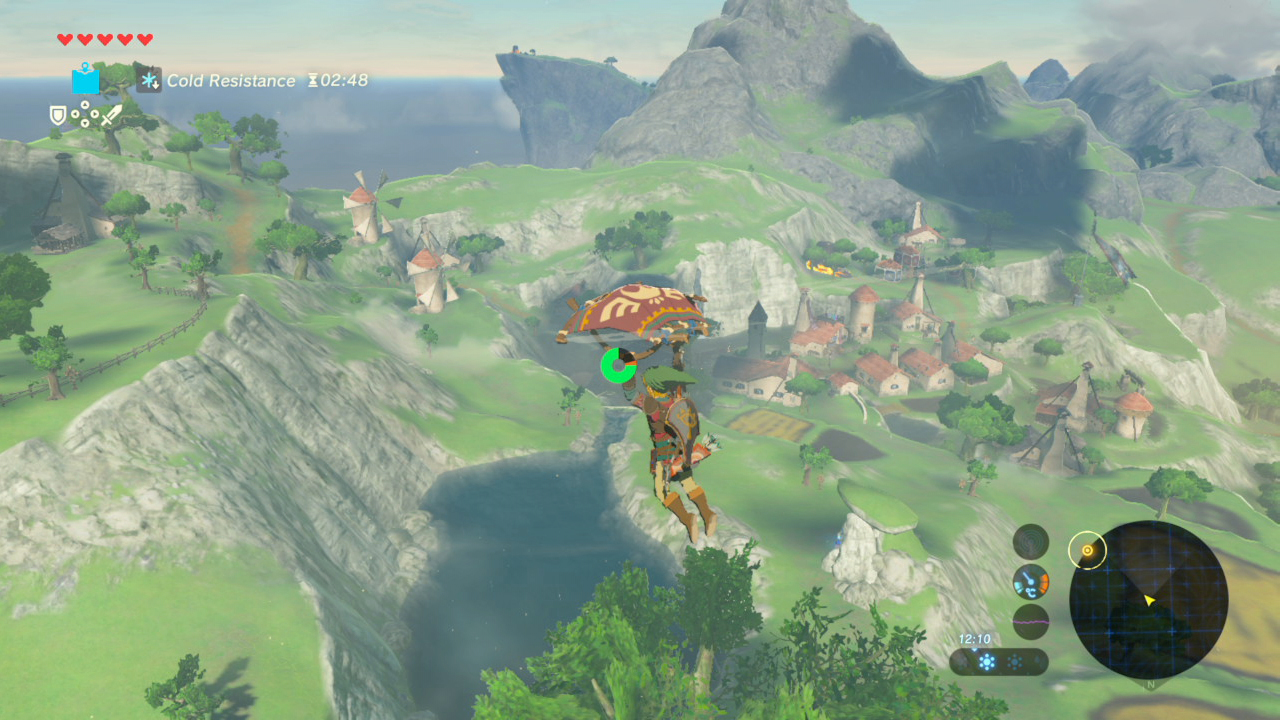Click the purple noise level indicator
Viewport: 1280px width, 720px height.
tap(1030, 621)
